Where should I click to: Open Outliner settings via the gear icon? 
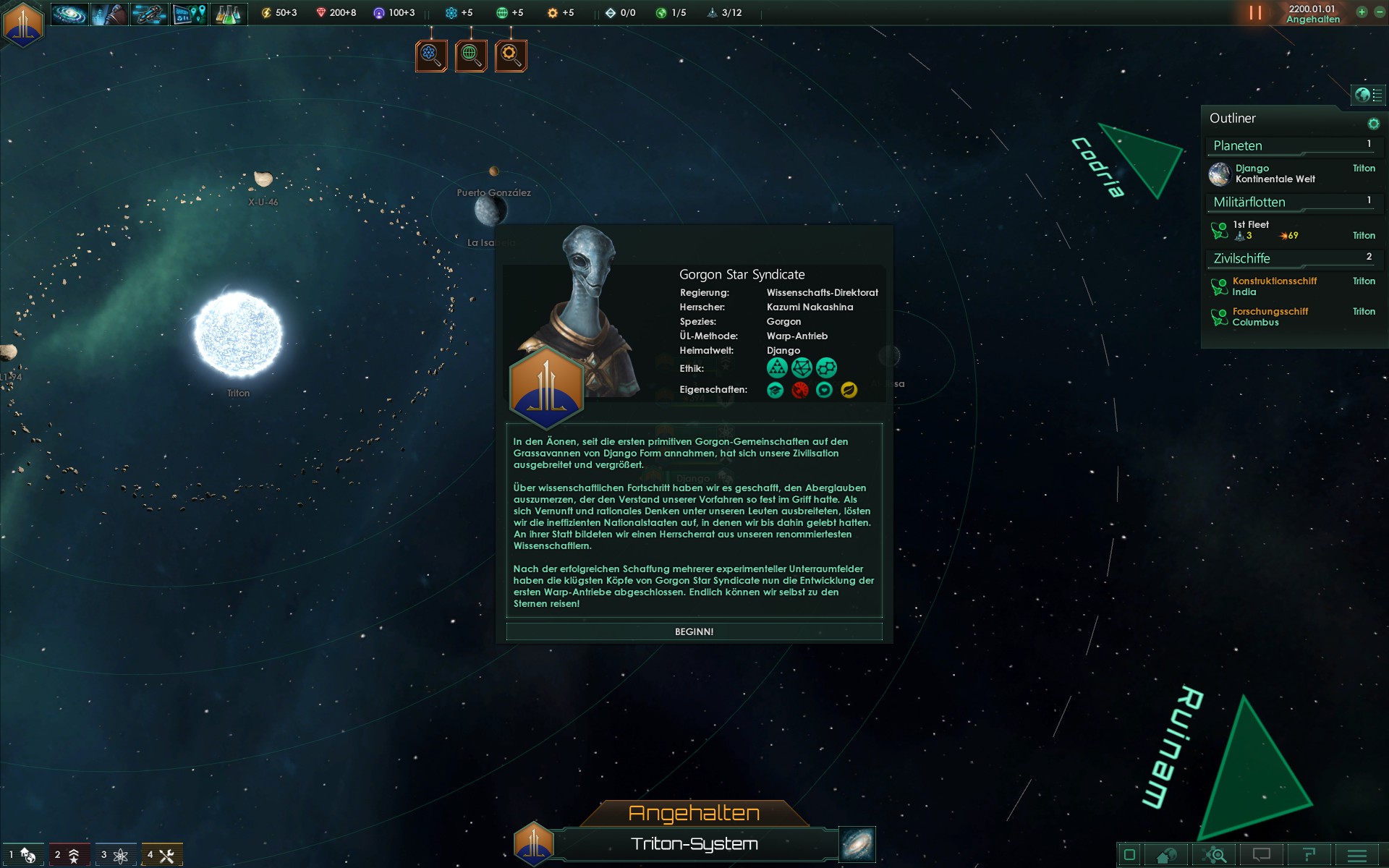coord(1373,124)
